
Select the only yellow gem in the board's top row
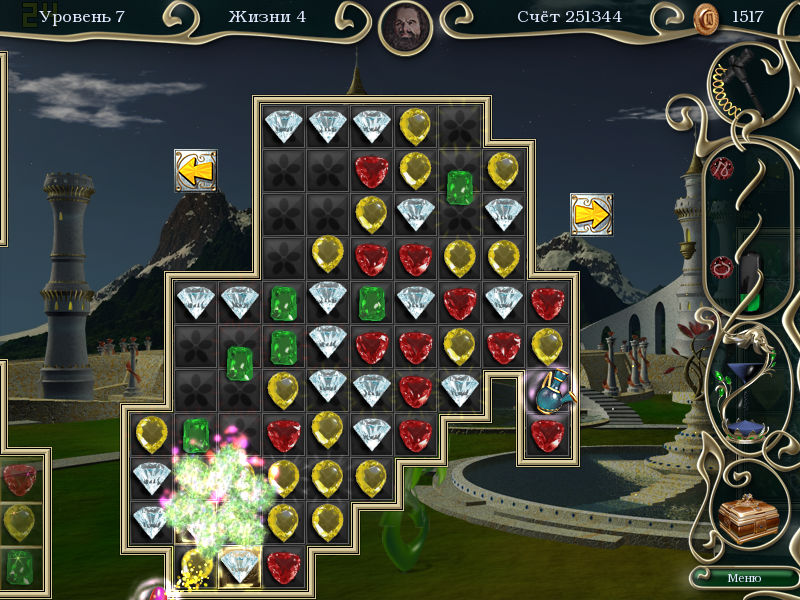(x=415, y=126)
